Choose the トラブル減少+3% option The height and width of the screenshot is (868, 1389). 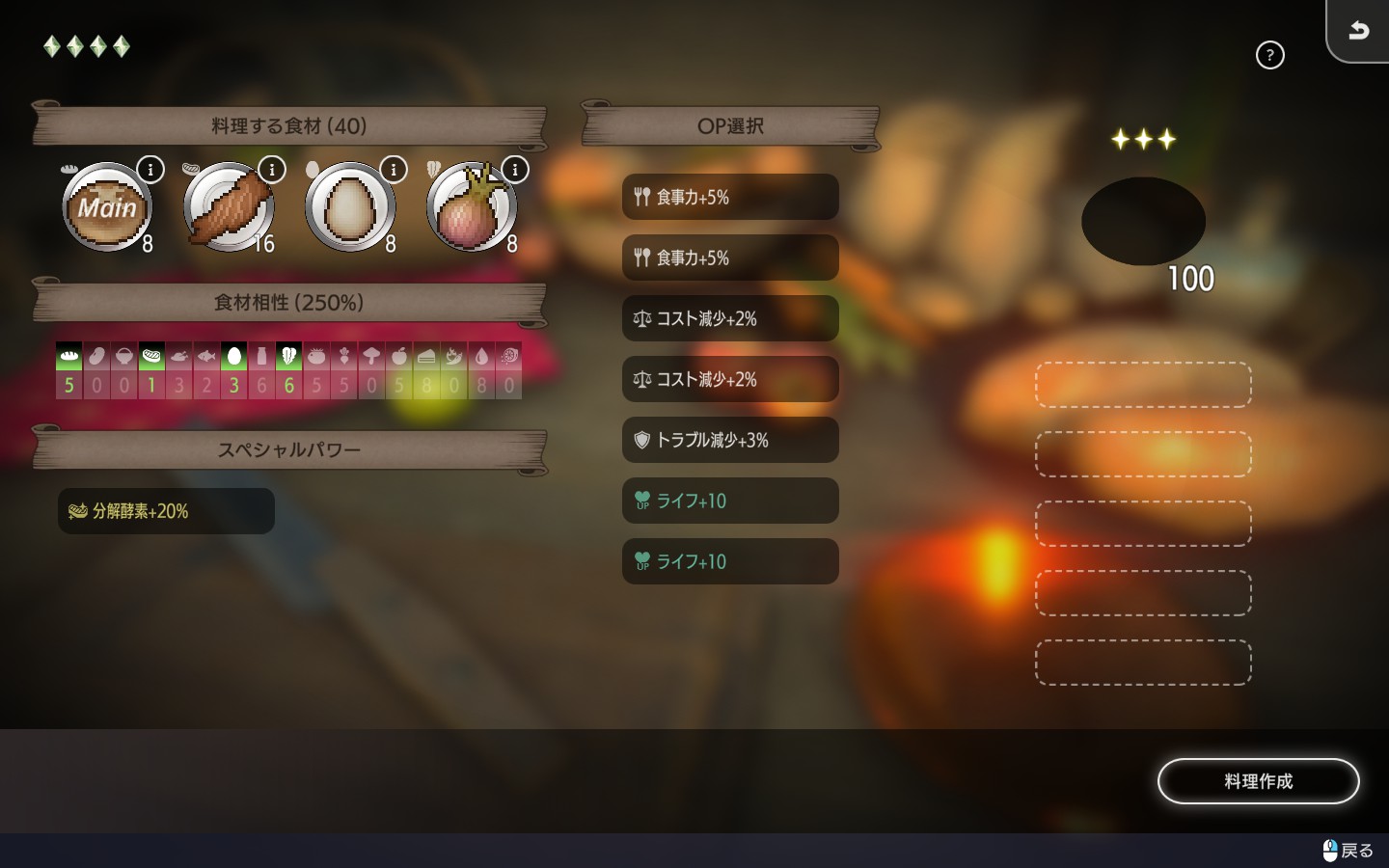tap(730, 440)
